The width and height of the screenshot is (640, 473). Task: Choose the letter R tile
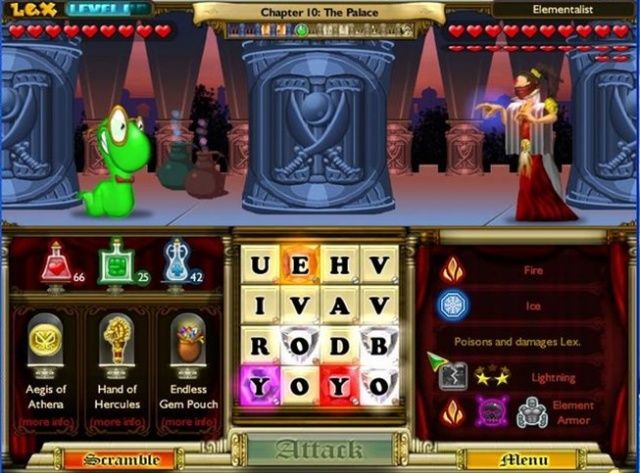[260, 345]
